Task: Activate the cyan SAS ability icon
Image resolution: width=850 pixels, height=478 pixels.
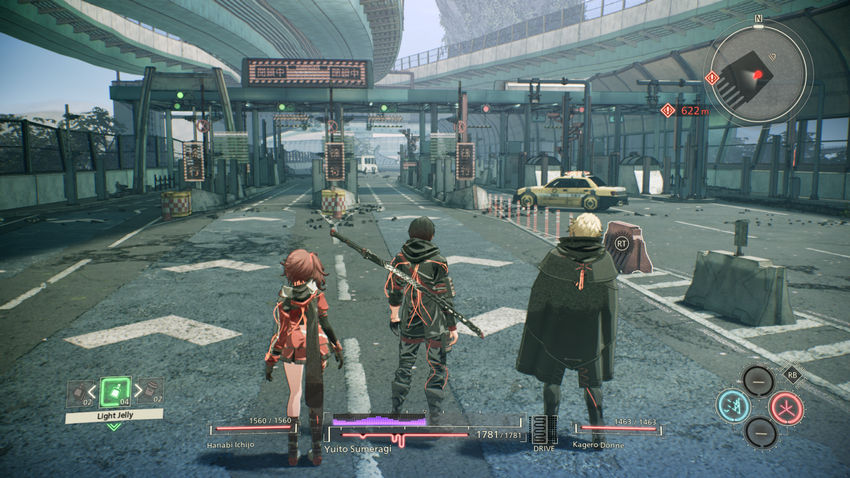Action: pyautogui.click(x=733, y=407)
